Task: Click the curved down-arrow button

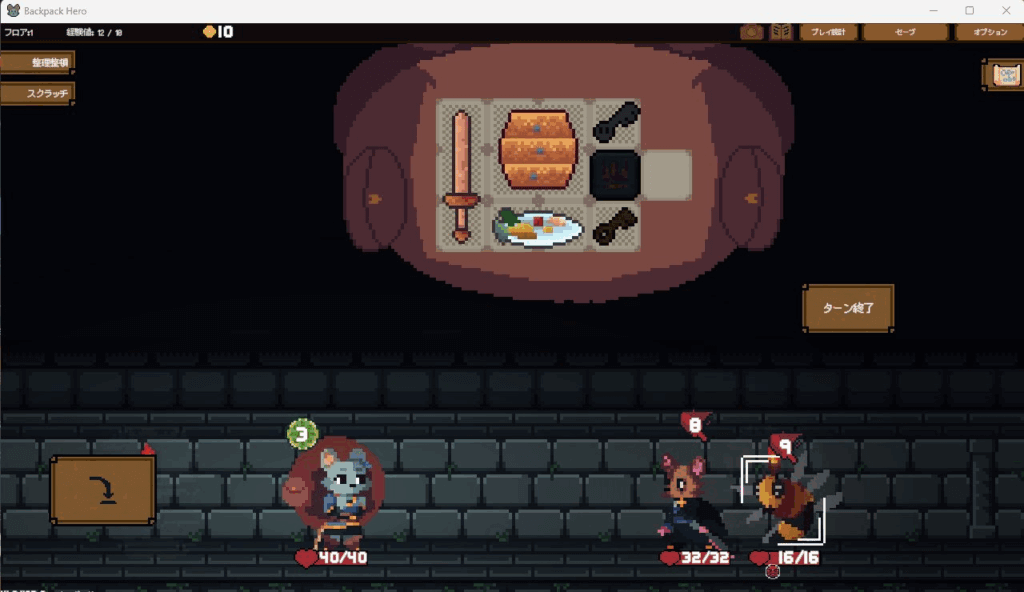Action: 102,490
